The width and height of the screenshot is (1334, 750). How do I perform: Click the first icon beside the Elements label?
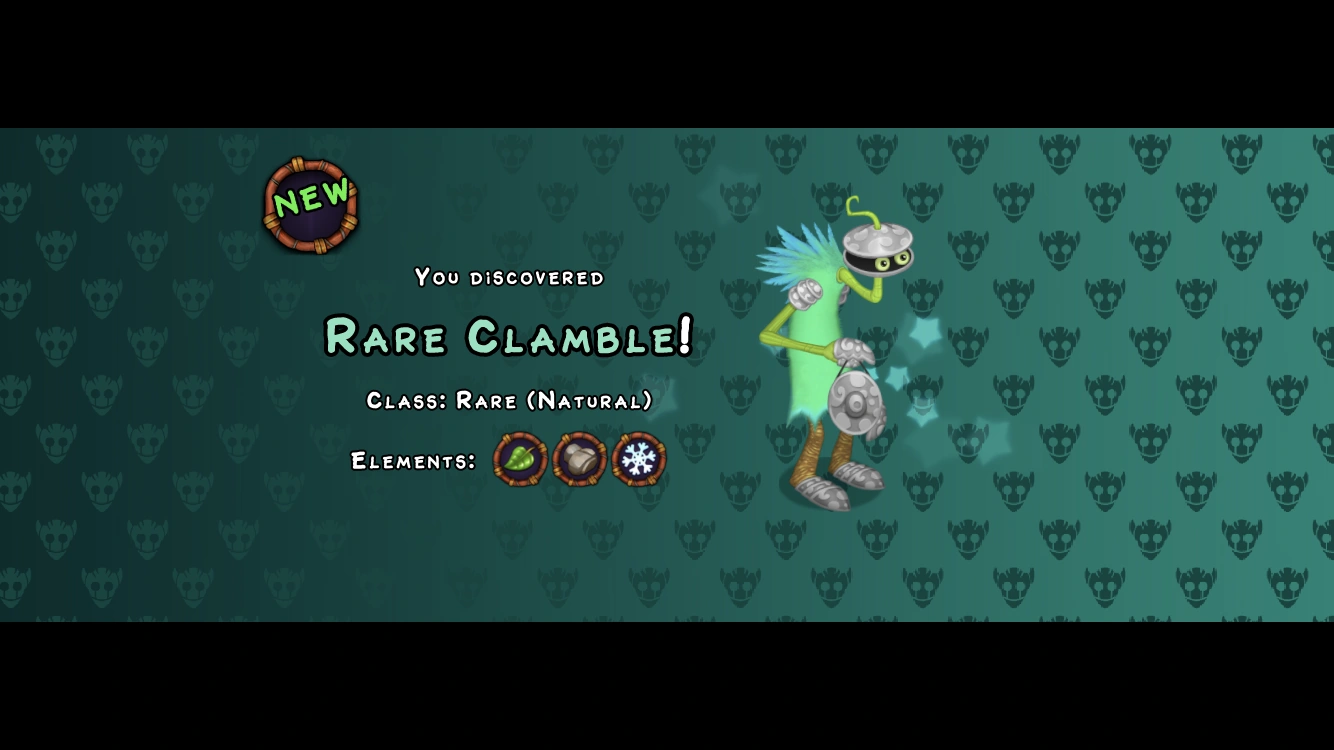click(518, 459)
